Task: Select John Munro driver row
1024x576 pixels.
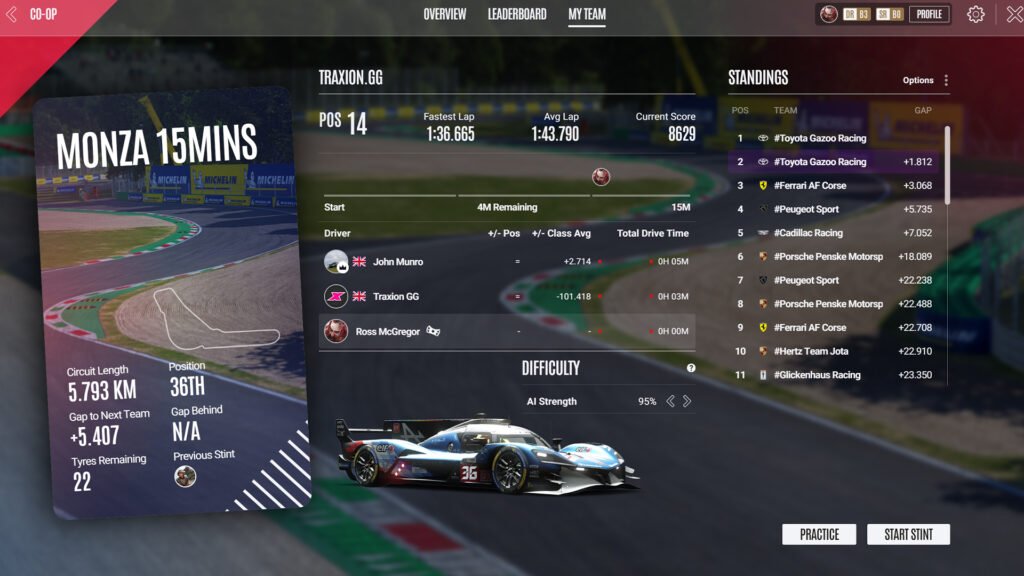Action: tap(506, 262)
